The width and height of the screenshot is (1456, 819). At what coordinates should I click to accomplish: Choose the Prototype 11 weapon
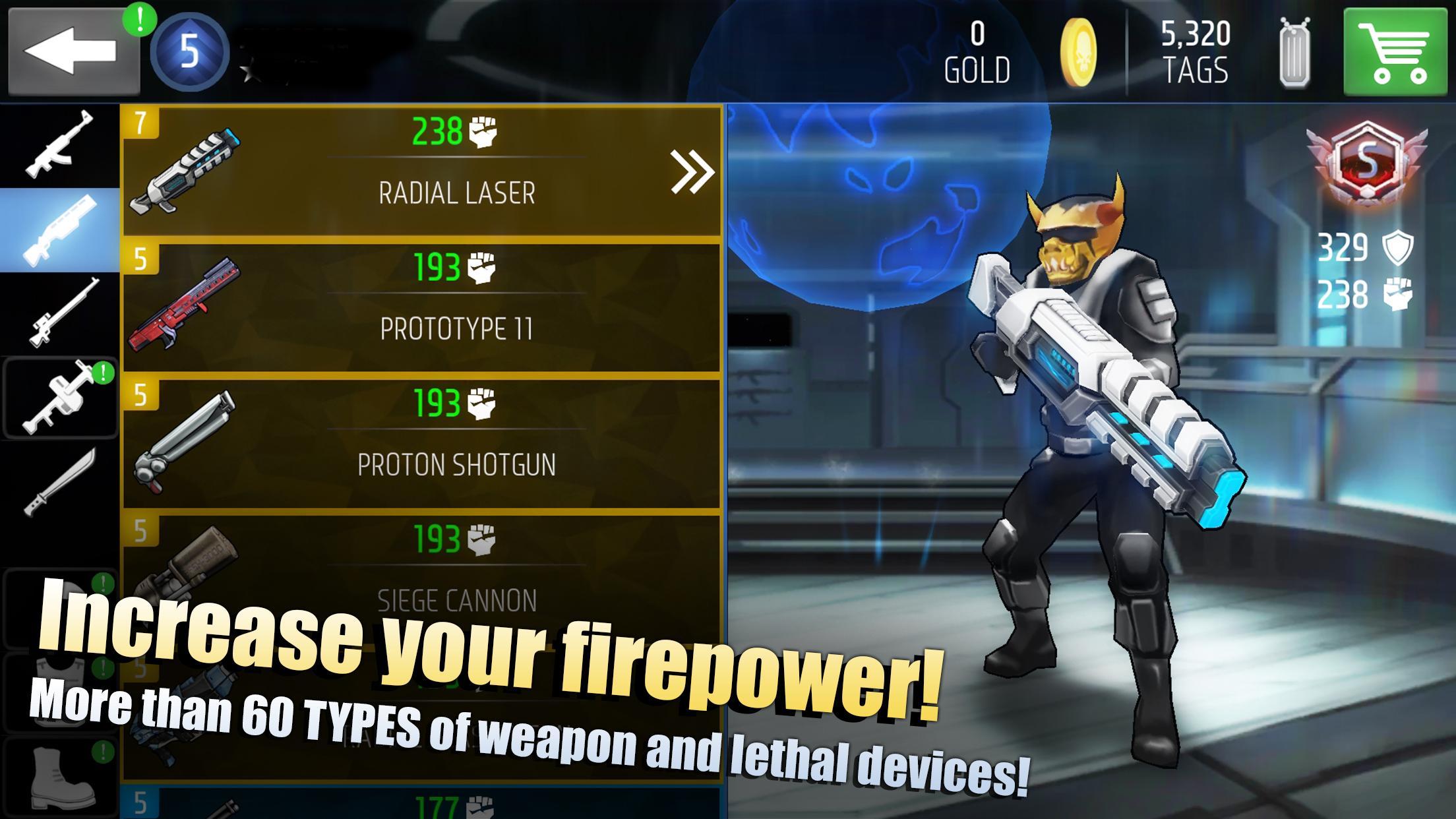coord(422,308)
